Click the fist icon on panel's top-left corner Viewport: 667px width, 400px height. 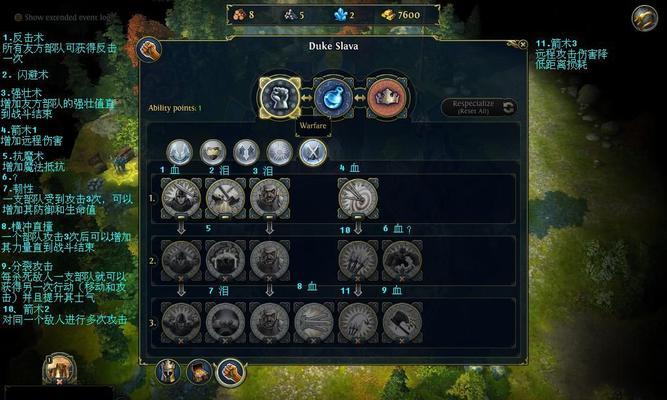(149, 48)
